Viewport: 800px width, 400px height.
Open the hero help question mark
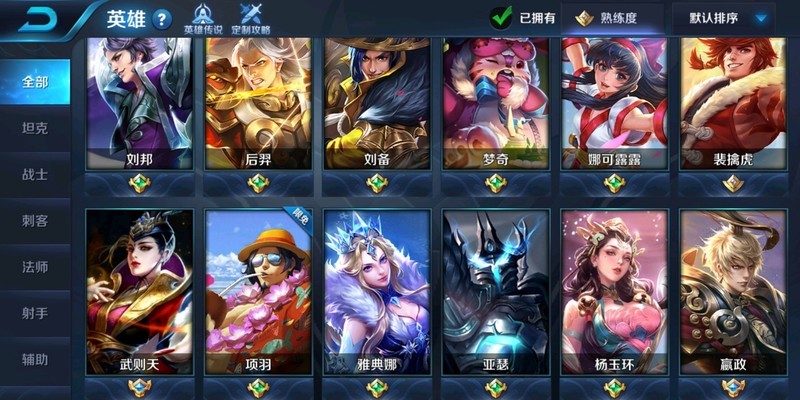[x=163, y=18]
